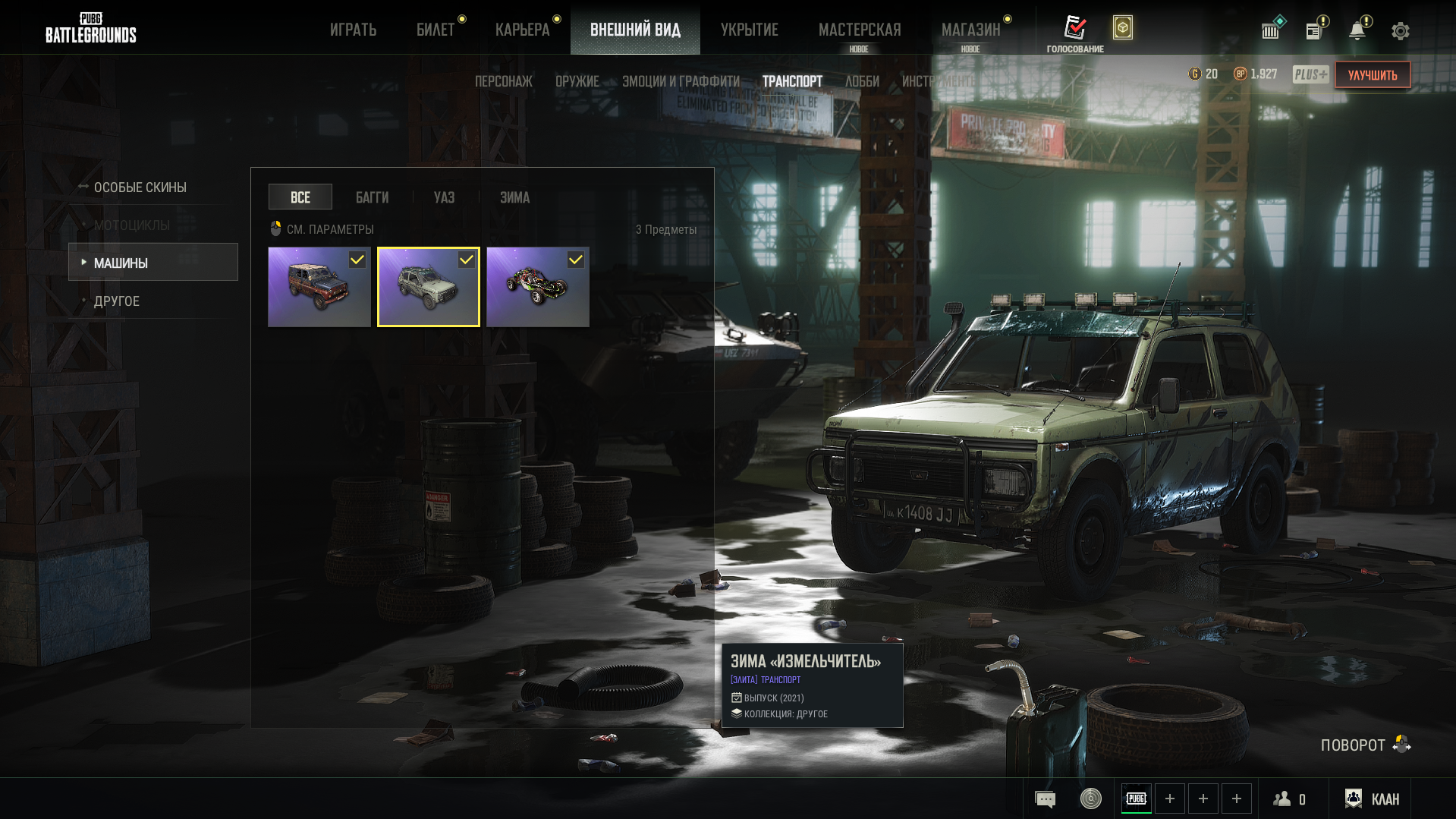Open the gear settings icon
This screenshot has width=1456, height=819.
[x=1400, y=31]
